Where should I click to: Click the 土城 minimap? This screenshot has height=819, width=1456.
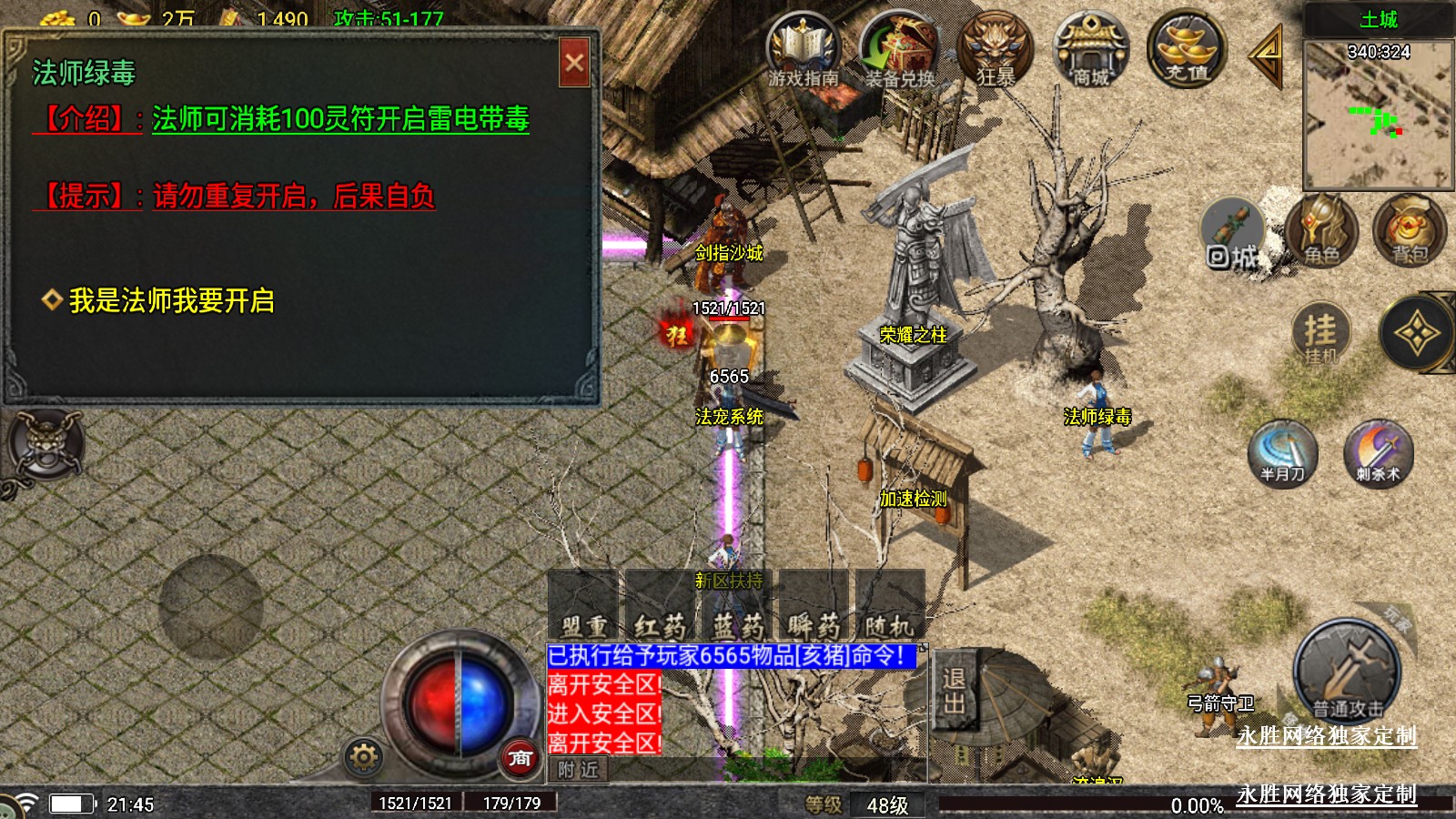click(1377, 114)
